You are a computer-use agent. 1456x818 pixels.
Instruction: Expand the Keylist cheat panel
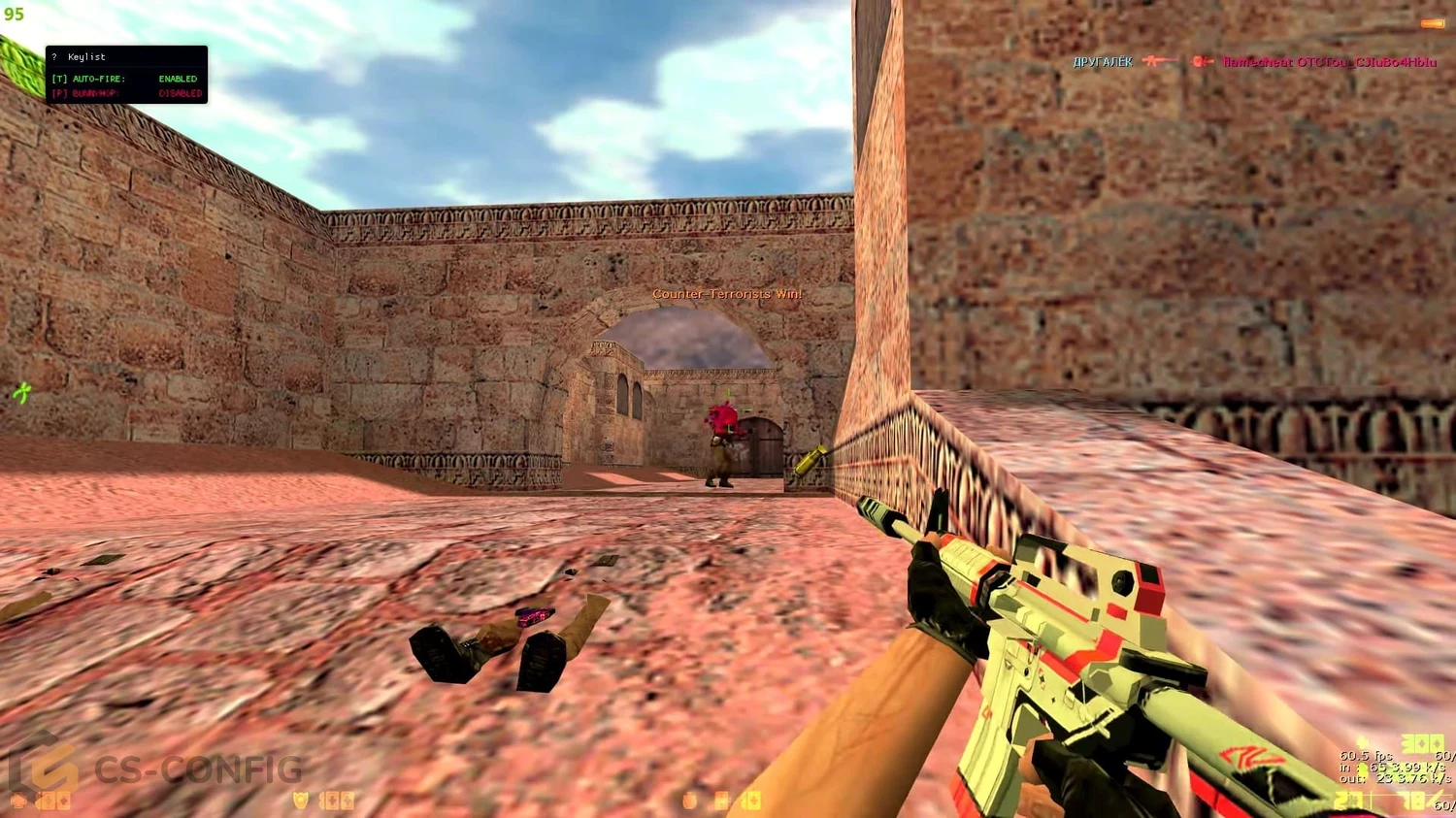[x=126, y=75]
